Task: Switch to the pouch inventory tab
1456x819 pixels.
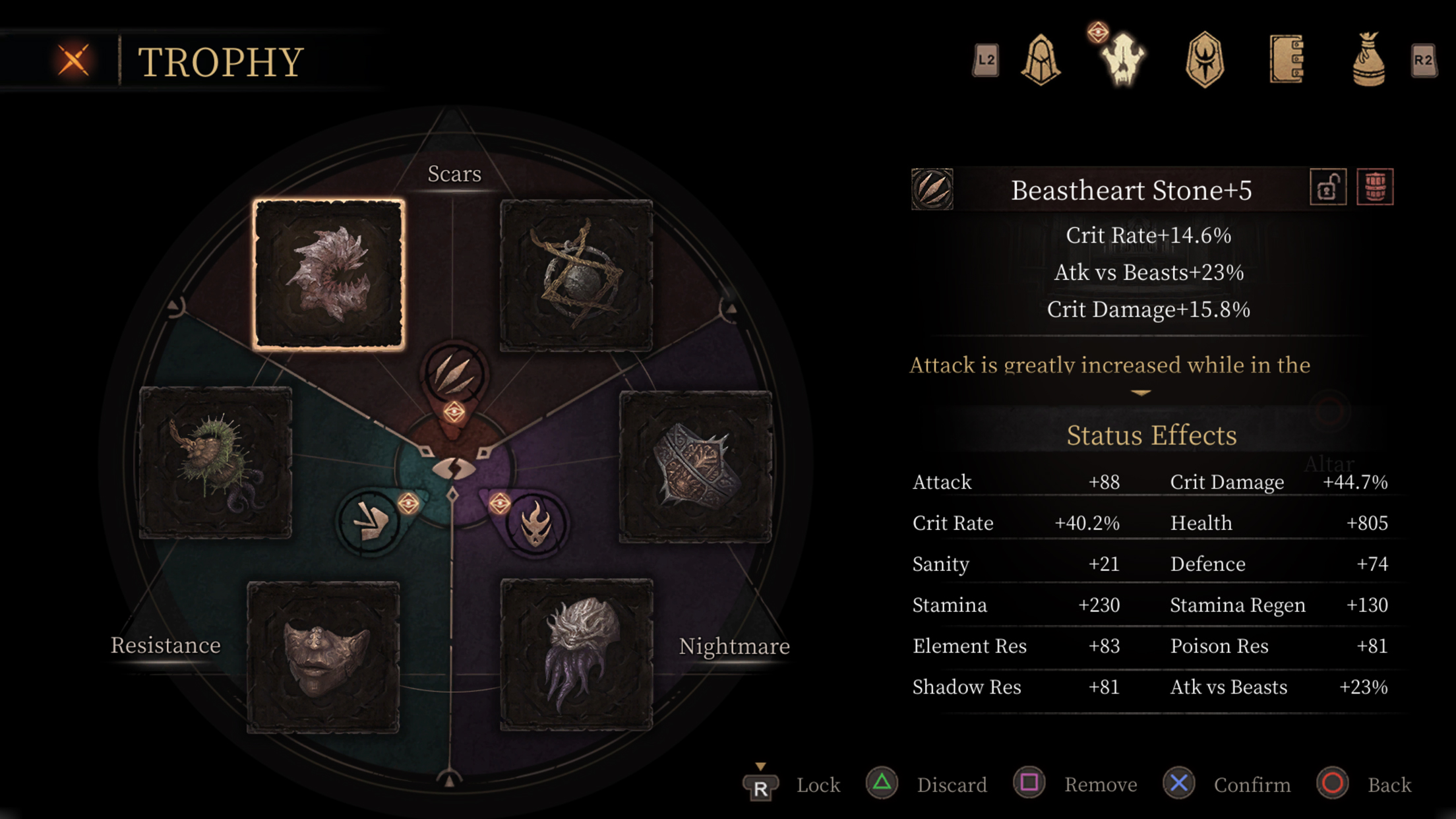Action: coord(1368,60)
